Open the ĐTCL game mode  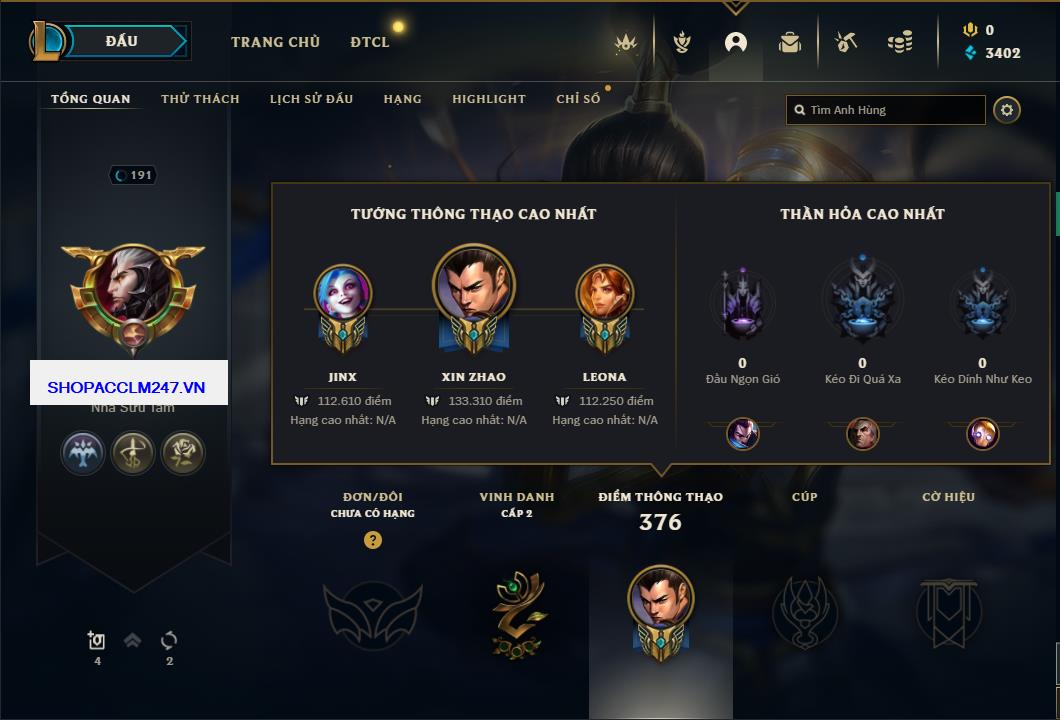370,42
